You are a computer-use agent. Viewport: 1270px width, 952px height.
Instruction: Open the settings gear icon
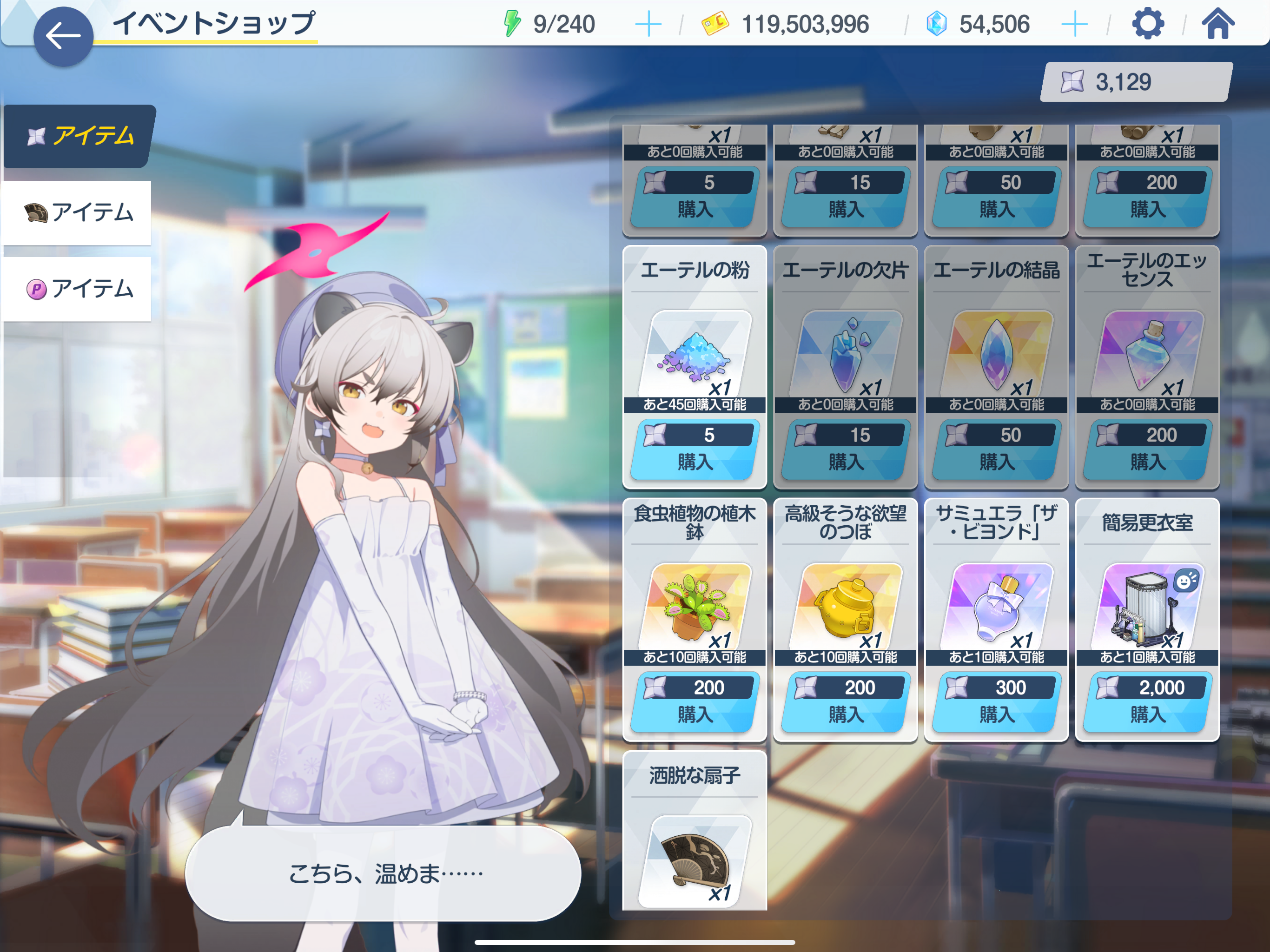pos(1148,24)
